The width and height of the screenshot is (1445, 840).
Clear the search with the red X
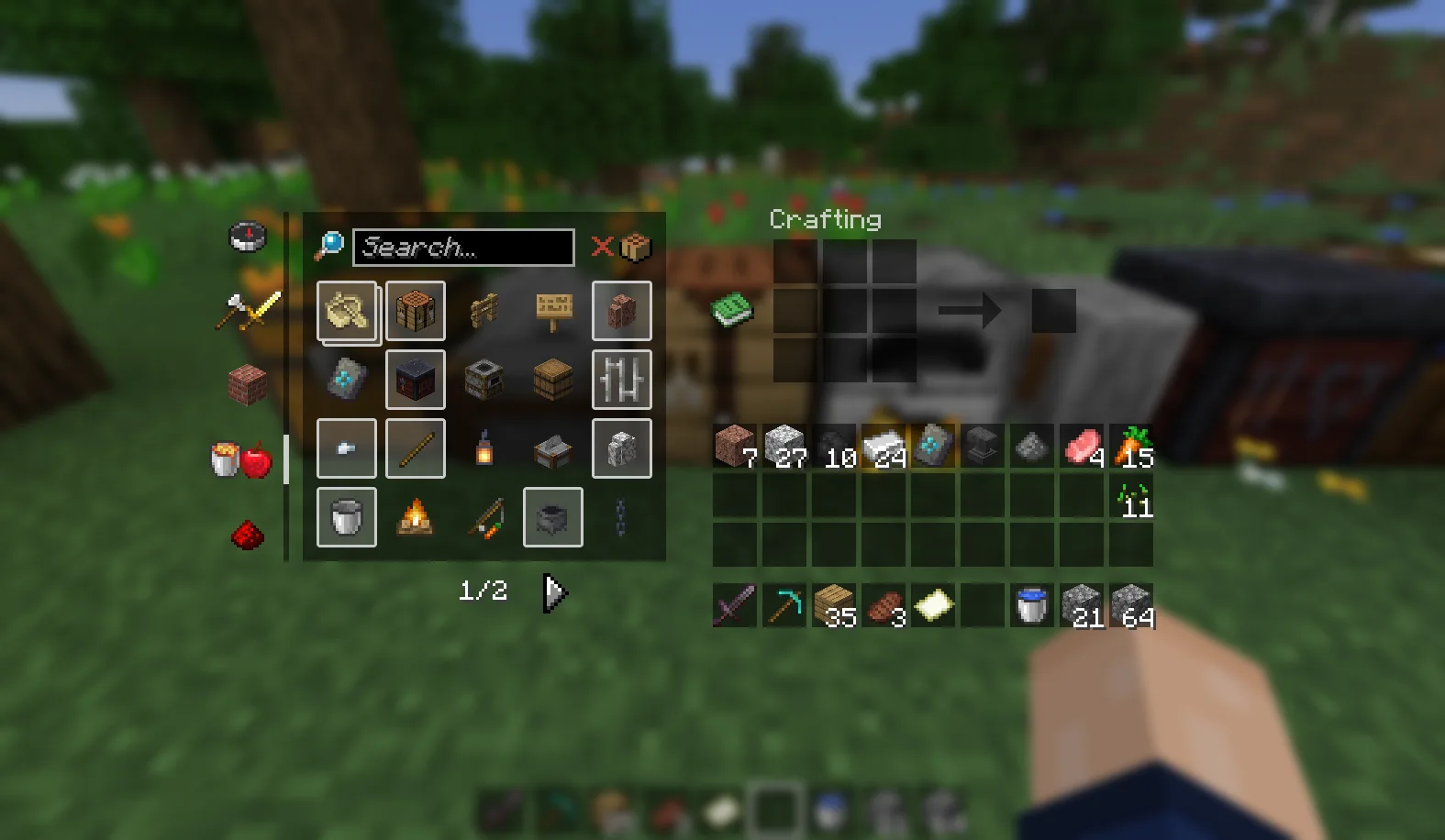[x=601, y=246]
